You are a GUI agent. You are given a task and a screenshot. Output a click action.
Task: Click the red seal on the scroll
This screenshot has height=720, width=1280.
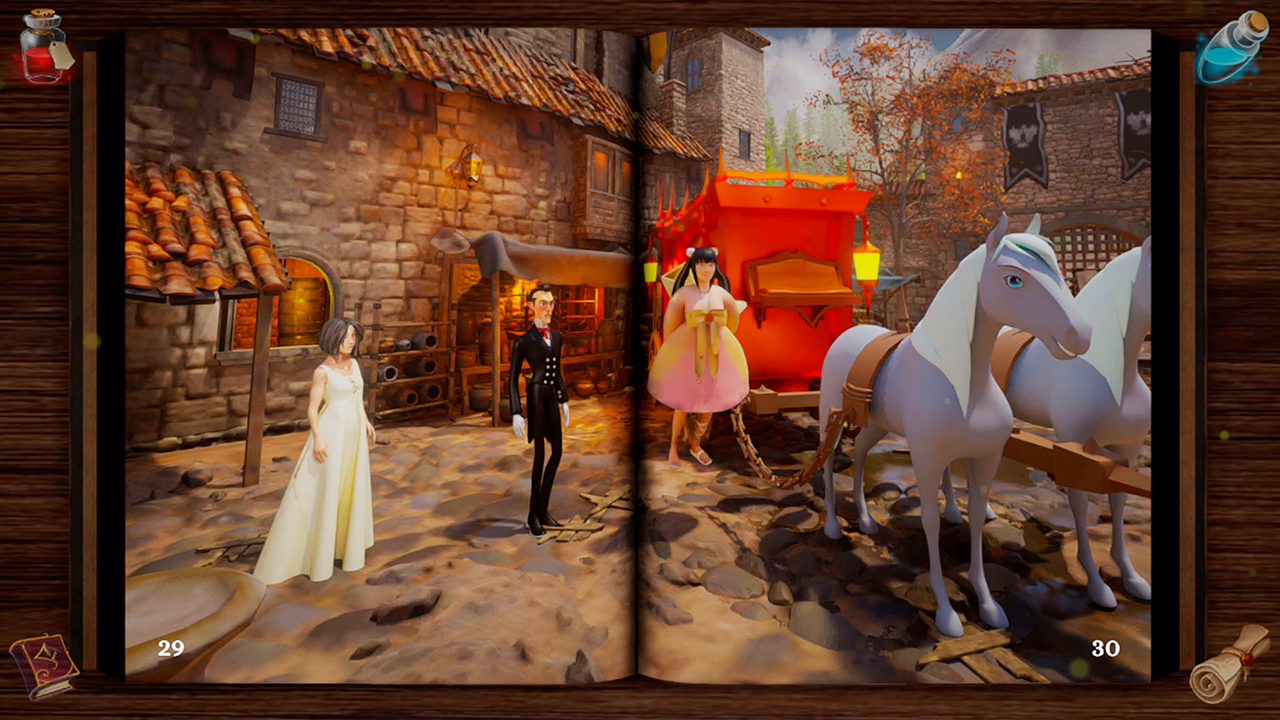click(x=1247, y=660)
